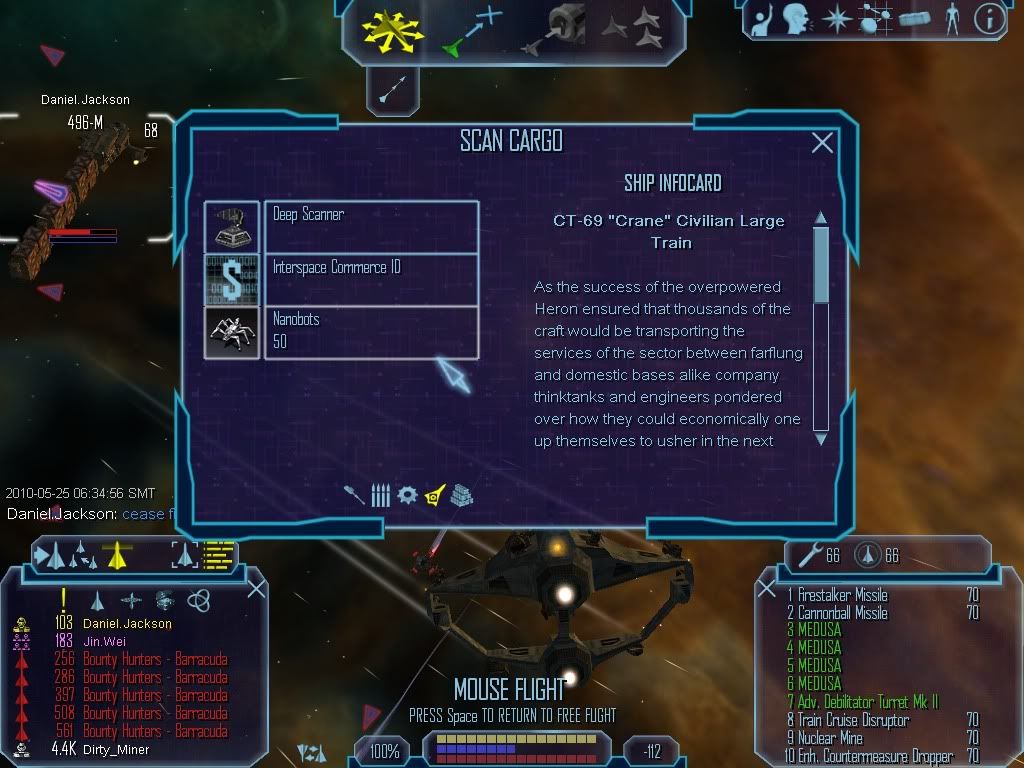Select Daniel.Jackson in the contact list
This screenshot has height=768, width=1024.
[x=127, y=623]
